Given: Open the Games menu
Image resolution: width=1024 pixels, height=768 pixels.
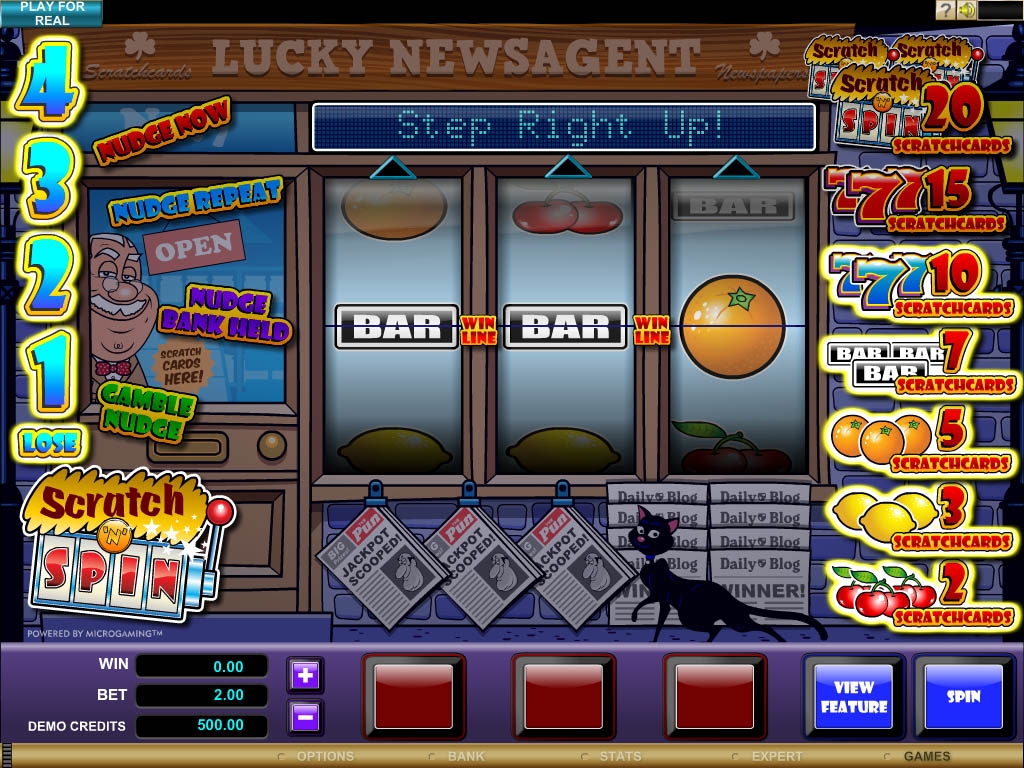Looking at the screenshot, I should [926, 757].
